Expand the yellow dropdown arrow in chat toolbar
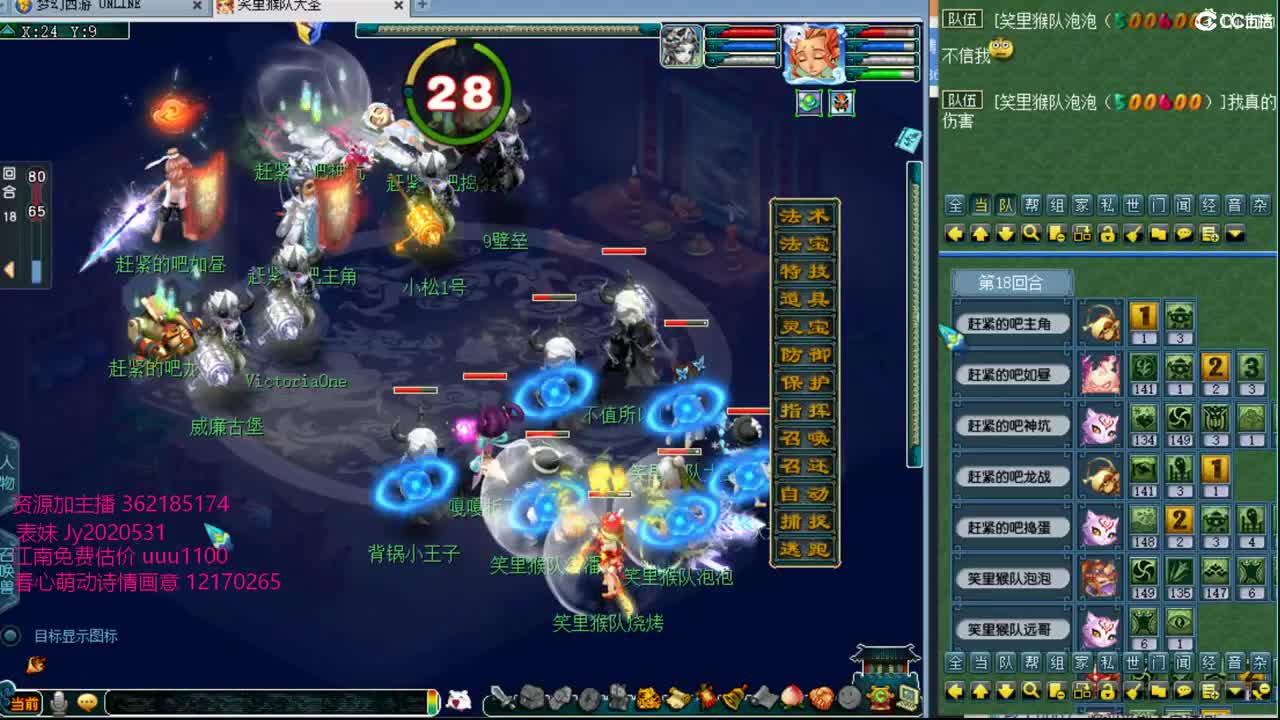This screenshot has width=1280, height=720. click(1235, 233)
